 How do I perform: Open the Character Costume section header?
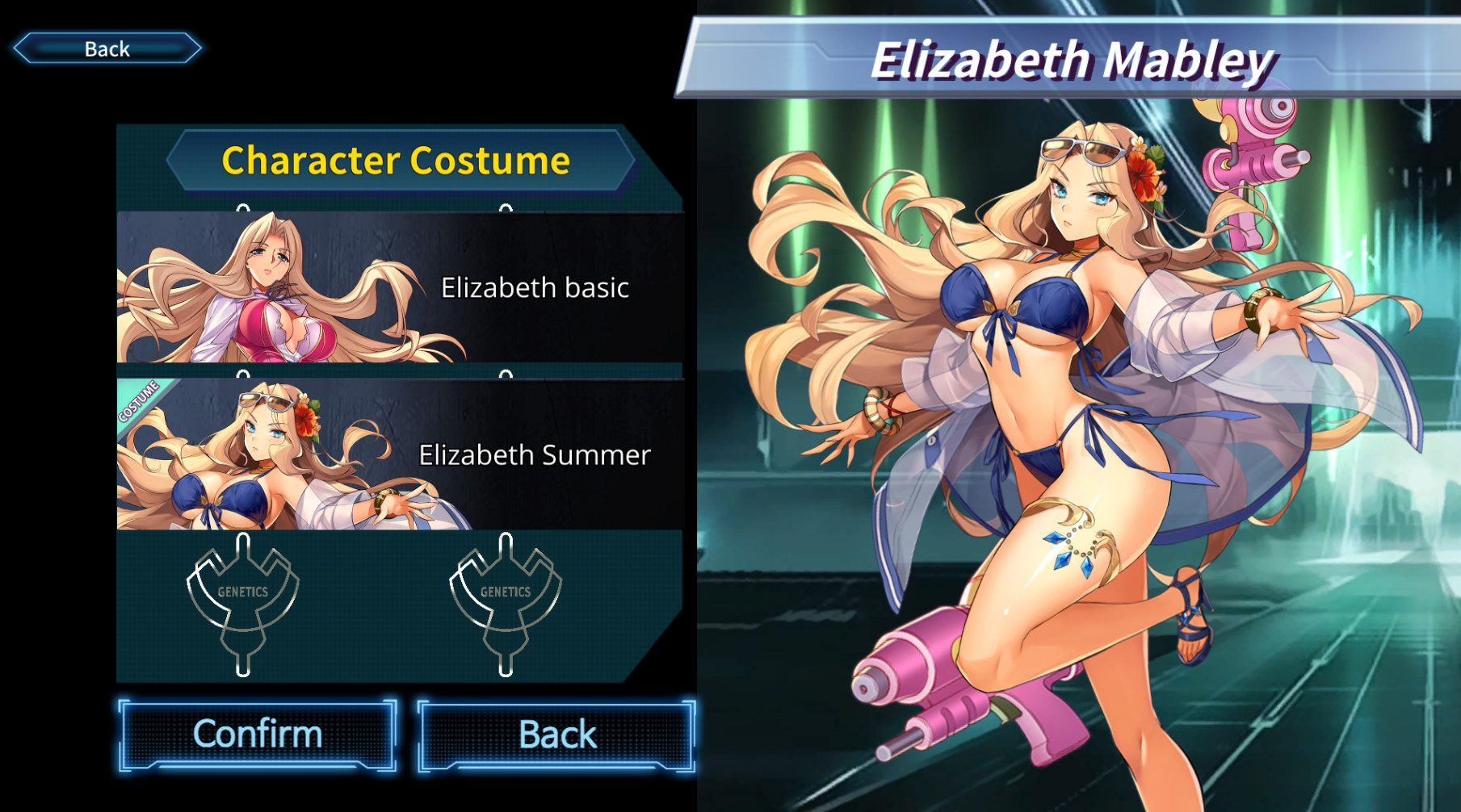(396, 160)
